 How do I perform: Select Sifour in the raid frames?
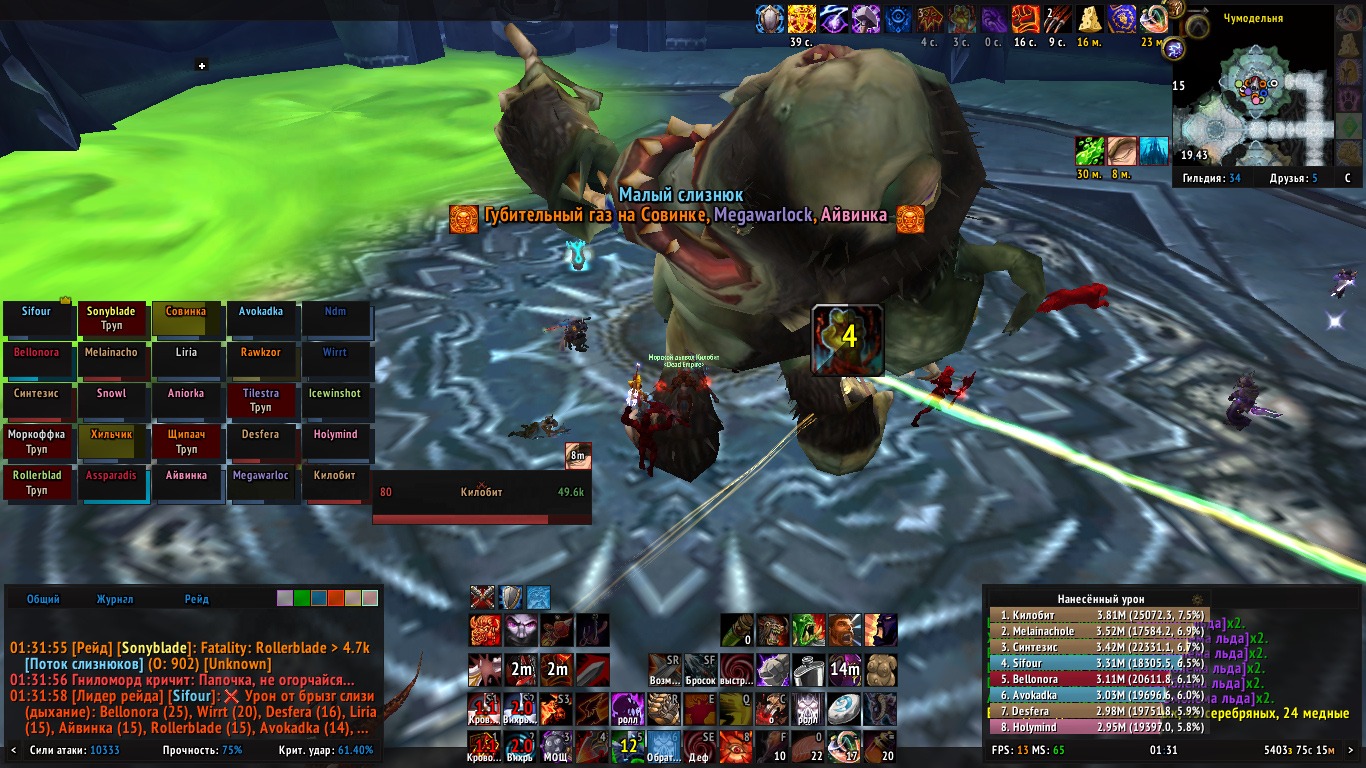(37, 319)
